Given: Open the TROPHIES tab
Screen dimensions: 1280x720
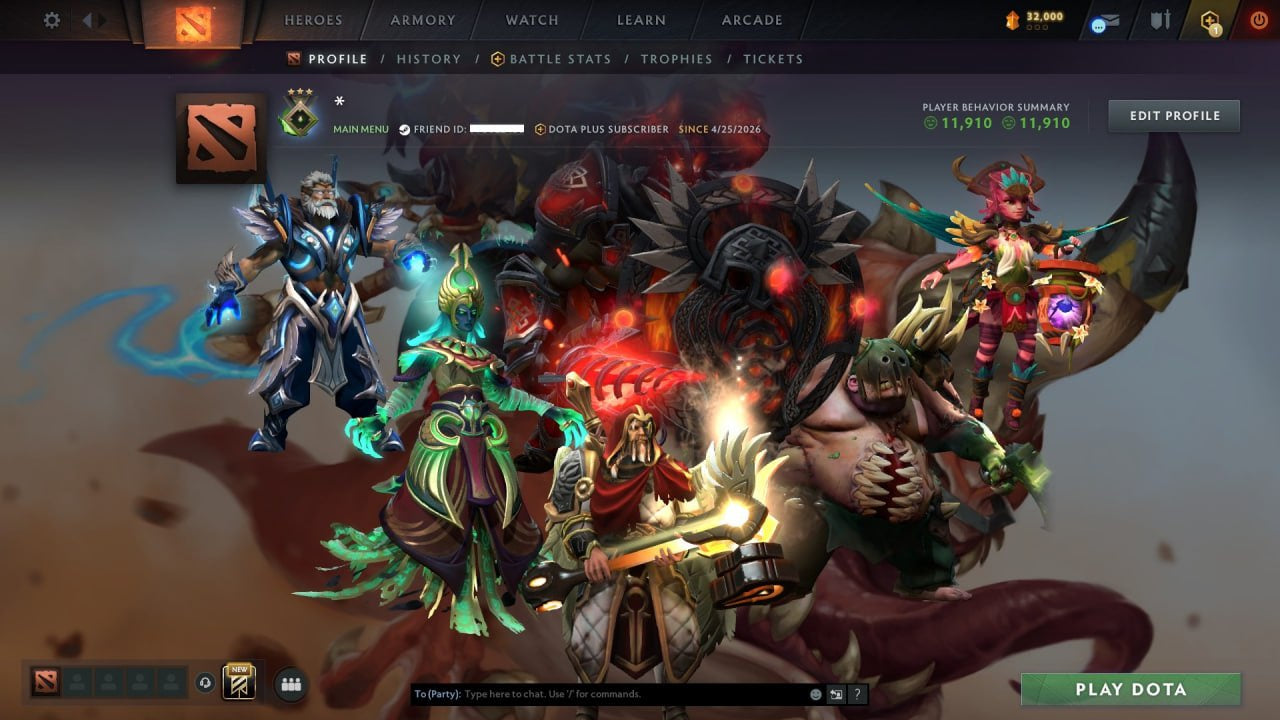Looking at the screenshot, I should click(676, 59).
